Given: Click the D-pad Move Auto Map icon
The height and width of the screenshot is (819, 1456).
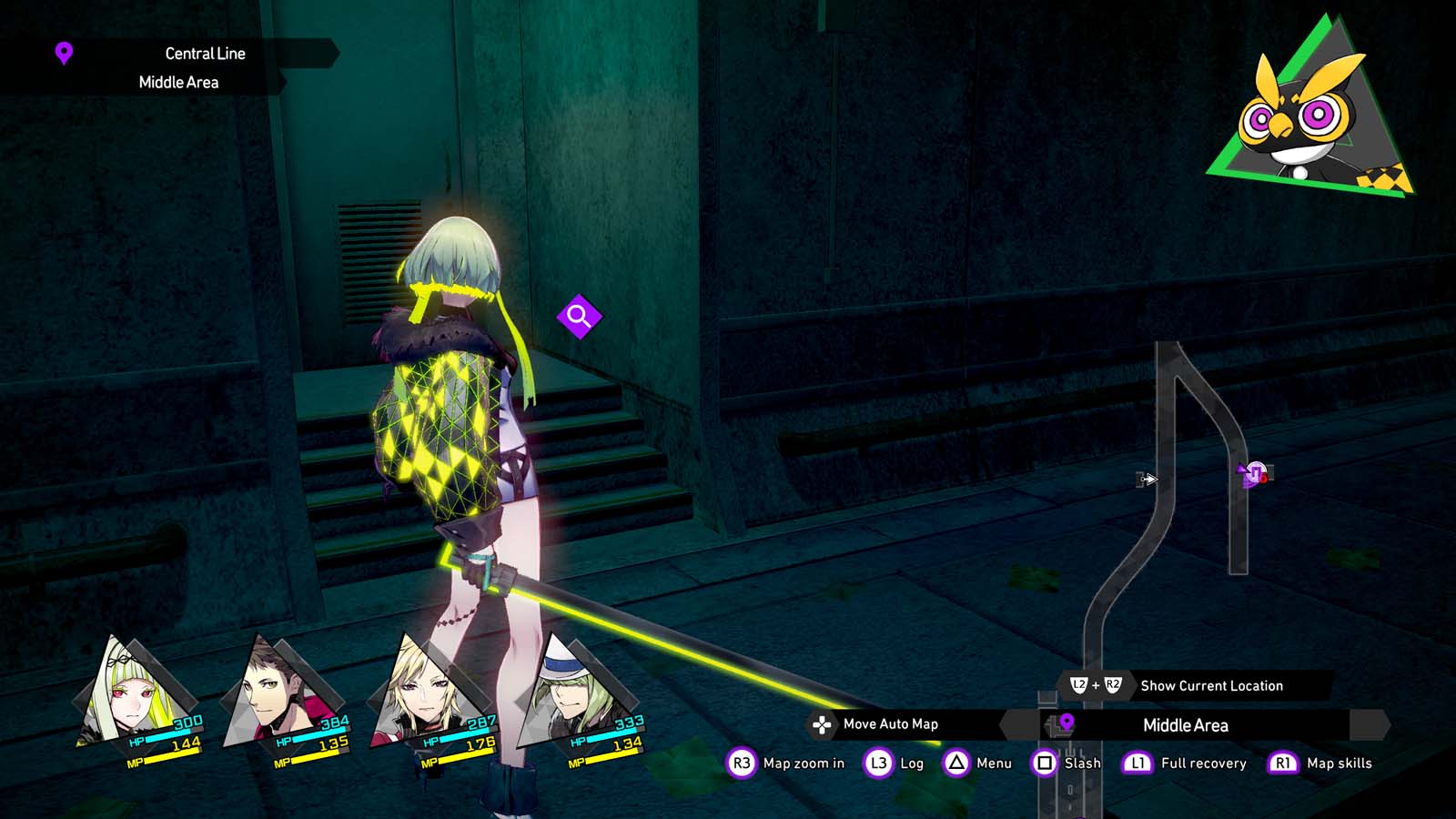Looking at the screenshot, I should coord(823,725).
